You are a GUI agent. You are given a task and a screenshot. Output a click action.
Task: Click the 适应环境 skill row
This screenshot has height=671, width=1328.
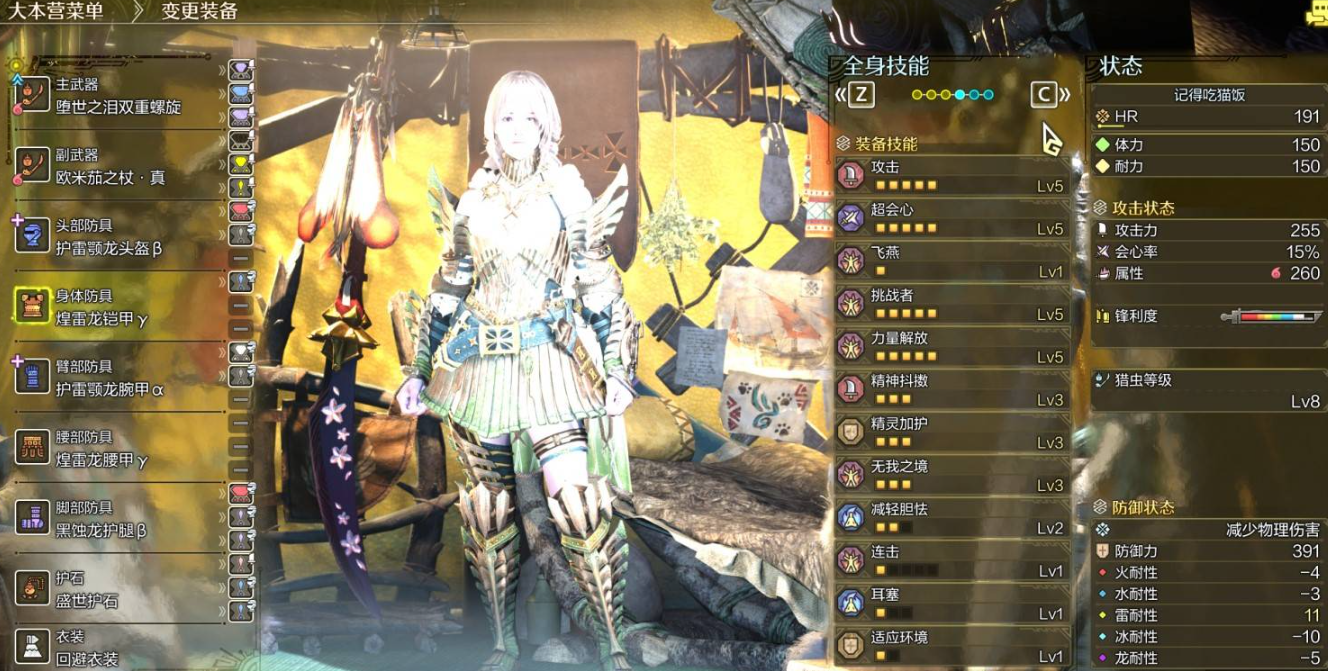pyautogui.click(x=950, y=647)
